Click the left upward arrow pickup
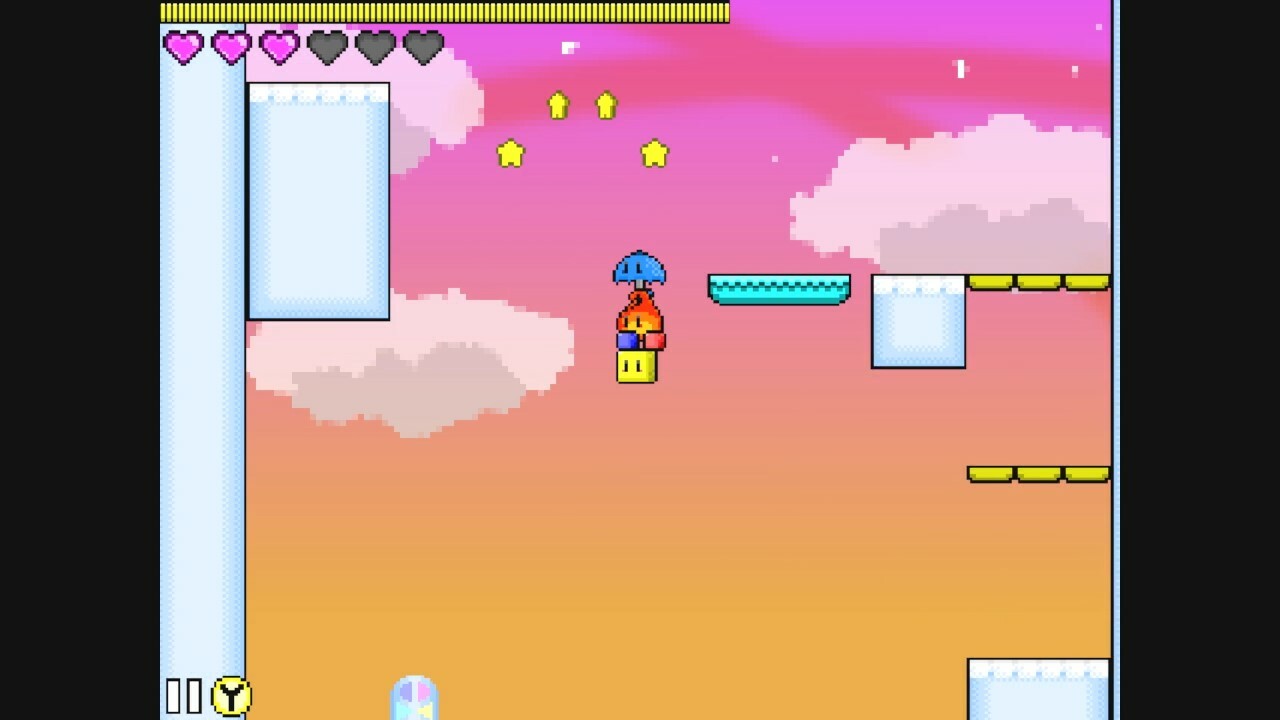The height and width of the screenshot is (720, 1280). coord(557,104)
